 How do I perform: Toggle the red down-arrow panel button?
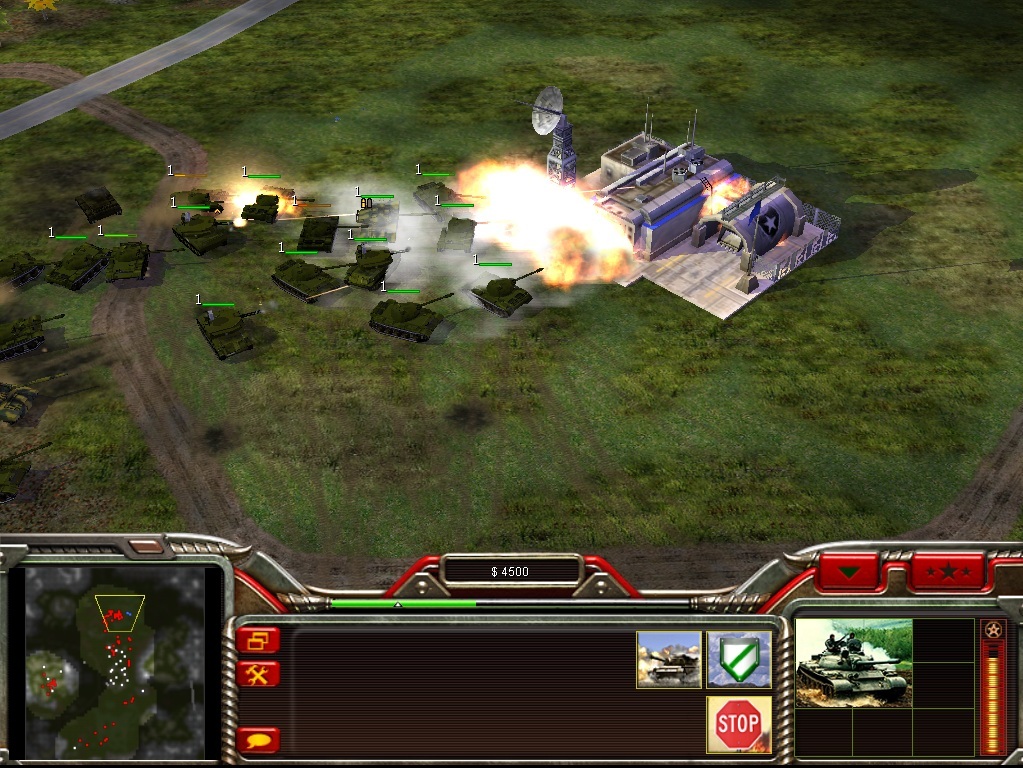click(x=851, y=572)
